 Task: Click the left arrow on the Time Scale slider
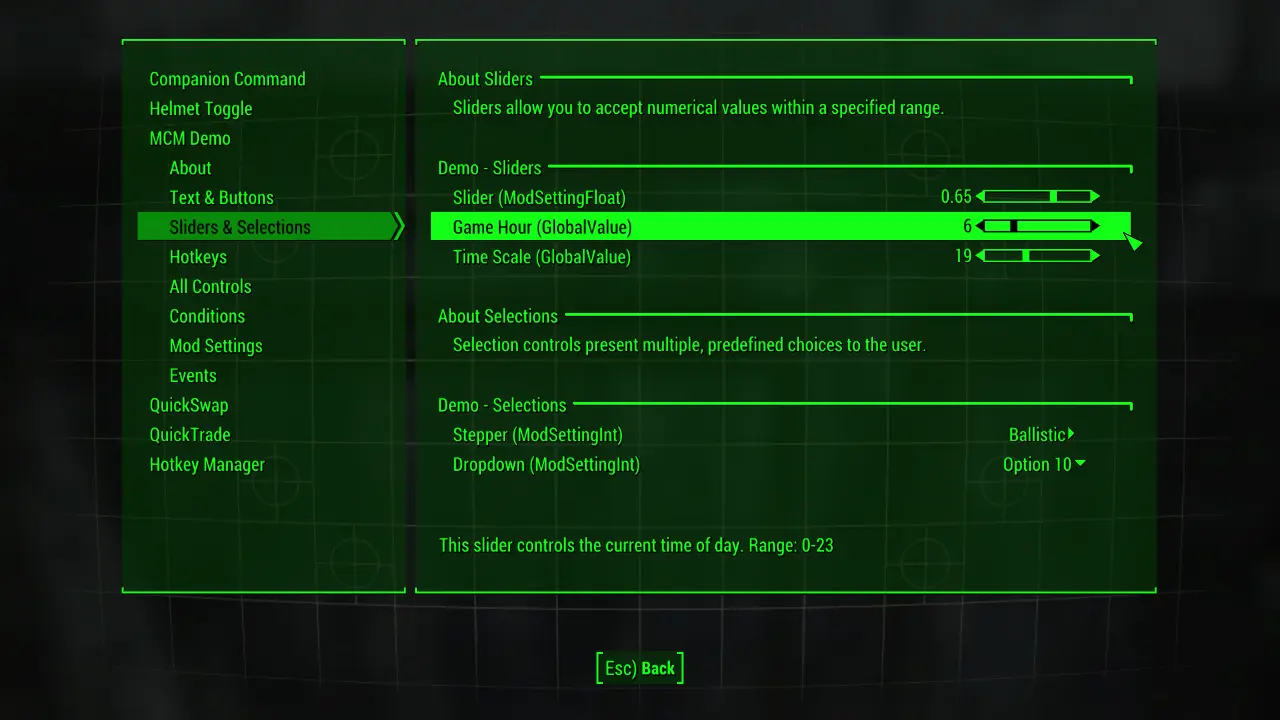[980, 255]
